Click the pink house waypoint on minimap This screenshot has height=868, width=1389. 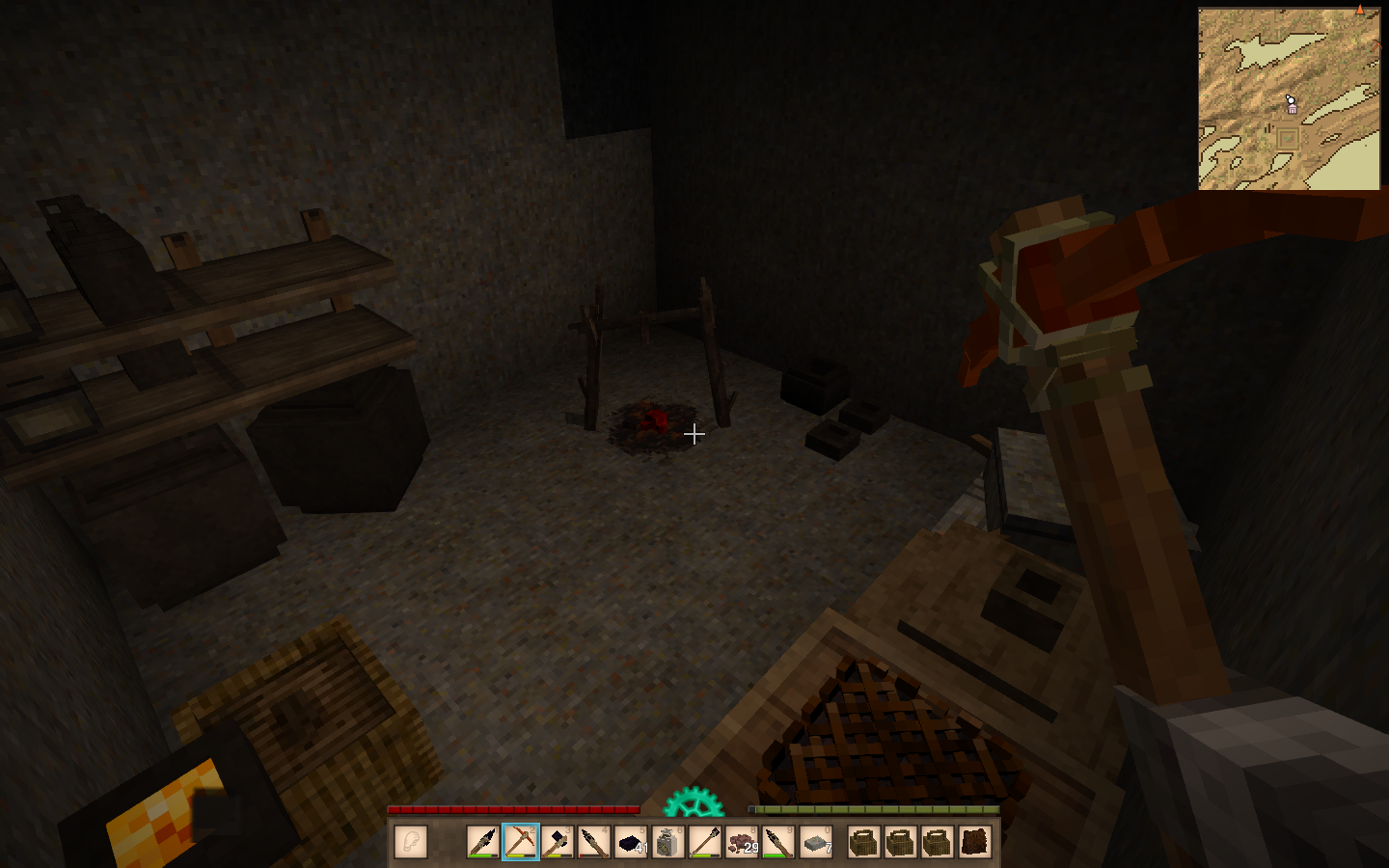click(x=1293, y=109)
